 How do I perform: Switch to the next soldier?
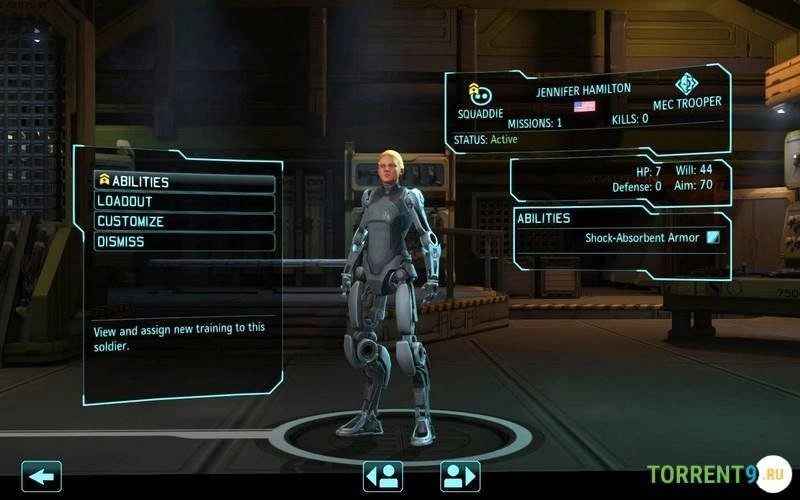(460, 476)
